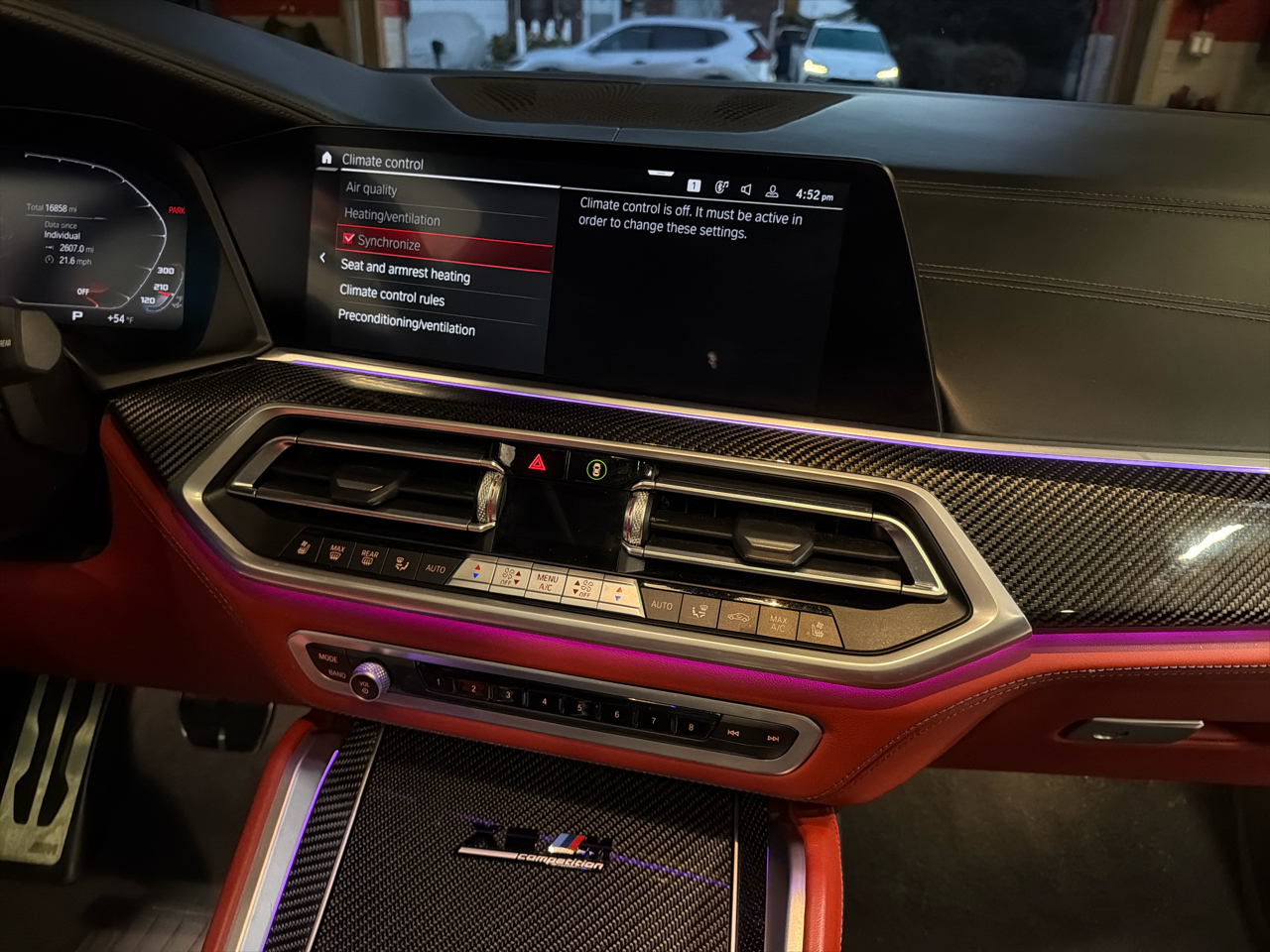Screen dimensions: 1270x952
Task: Go back with the left arrow
Action: pyautogui.click(x=322, y=258)
